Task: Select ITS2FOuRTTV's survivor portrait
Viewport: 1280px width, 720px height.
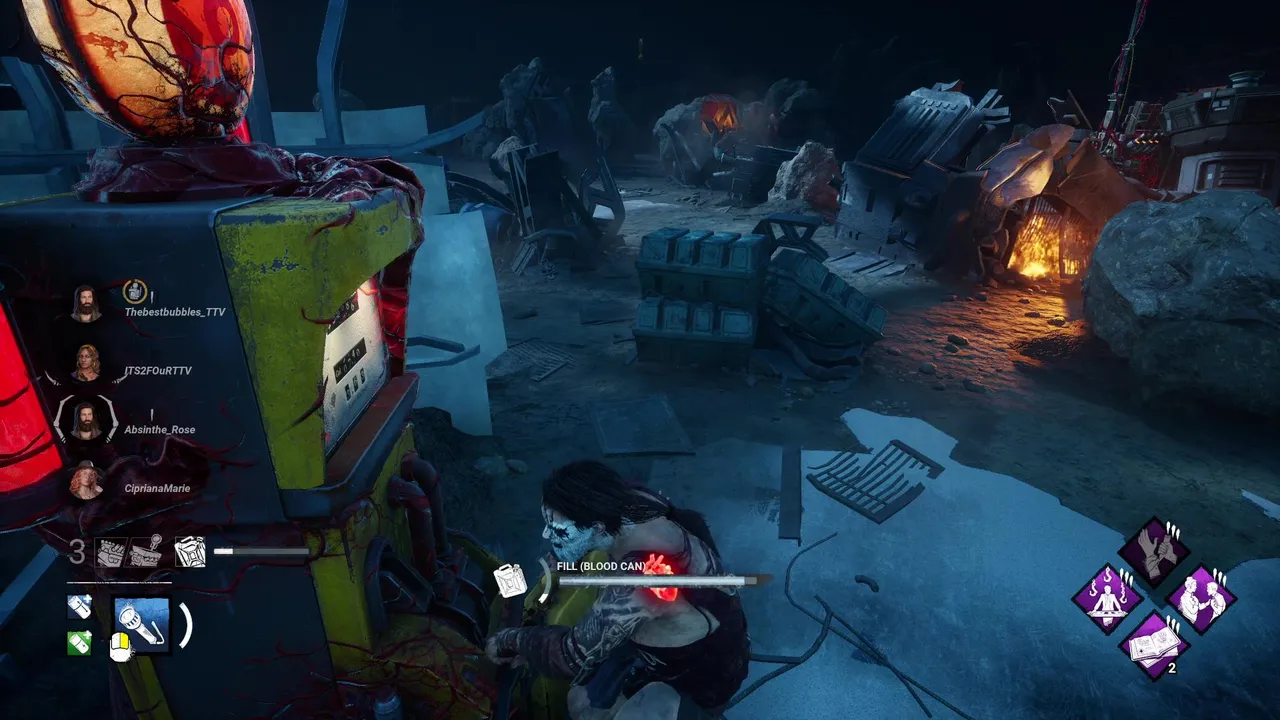Action: pos(86,362)
